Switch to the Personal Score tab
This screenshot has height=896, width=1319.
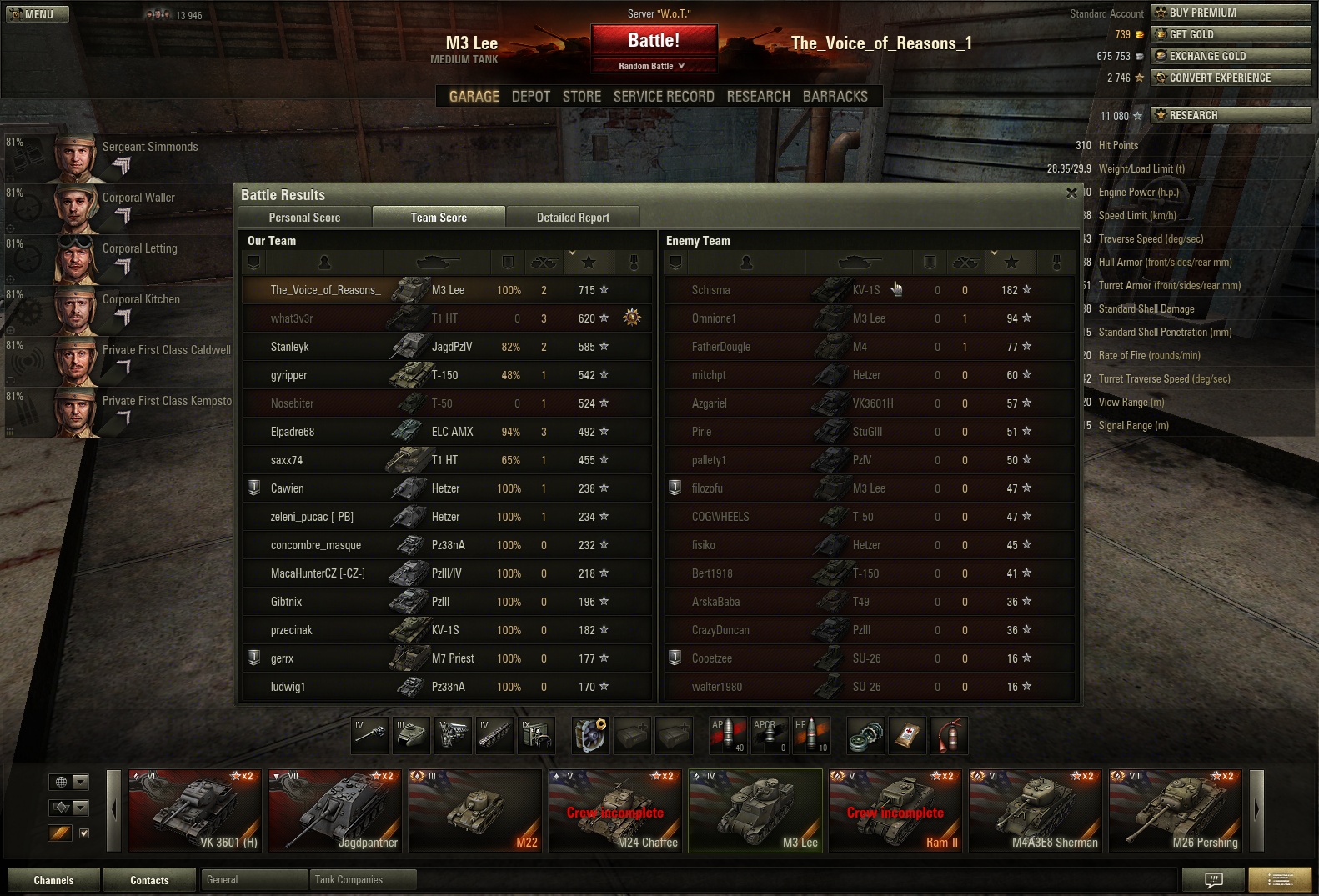click(x=304, y=218)
